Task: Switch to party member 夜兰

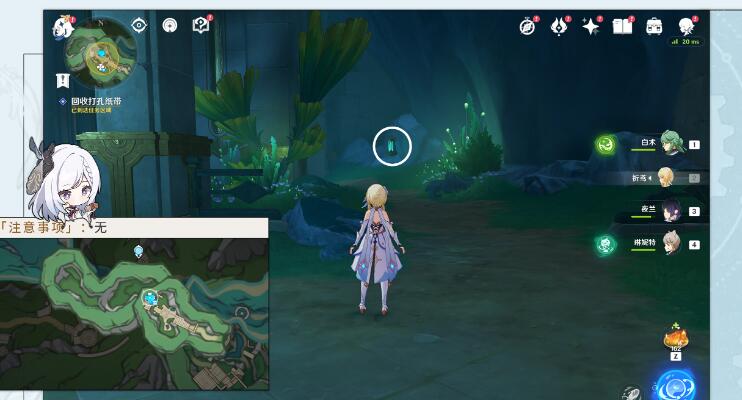Action: pyautogui.click(x=669, y=211)
